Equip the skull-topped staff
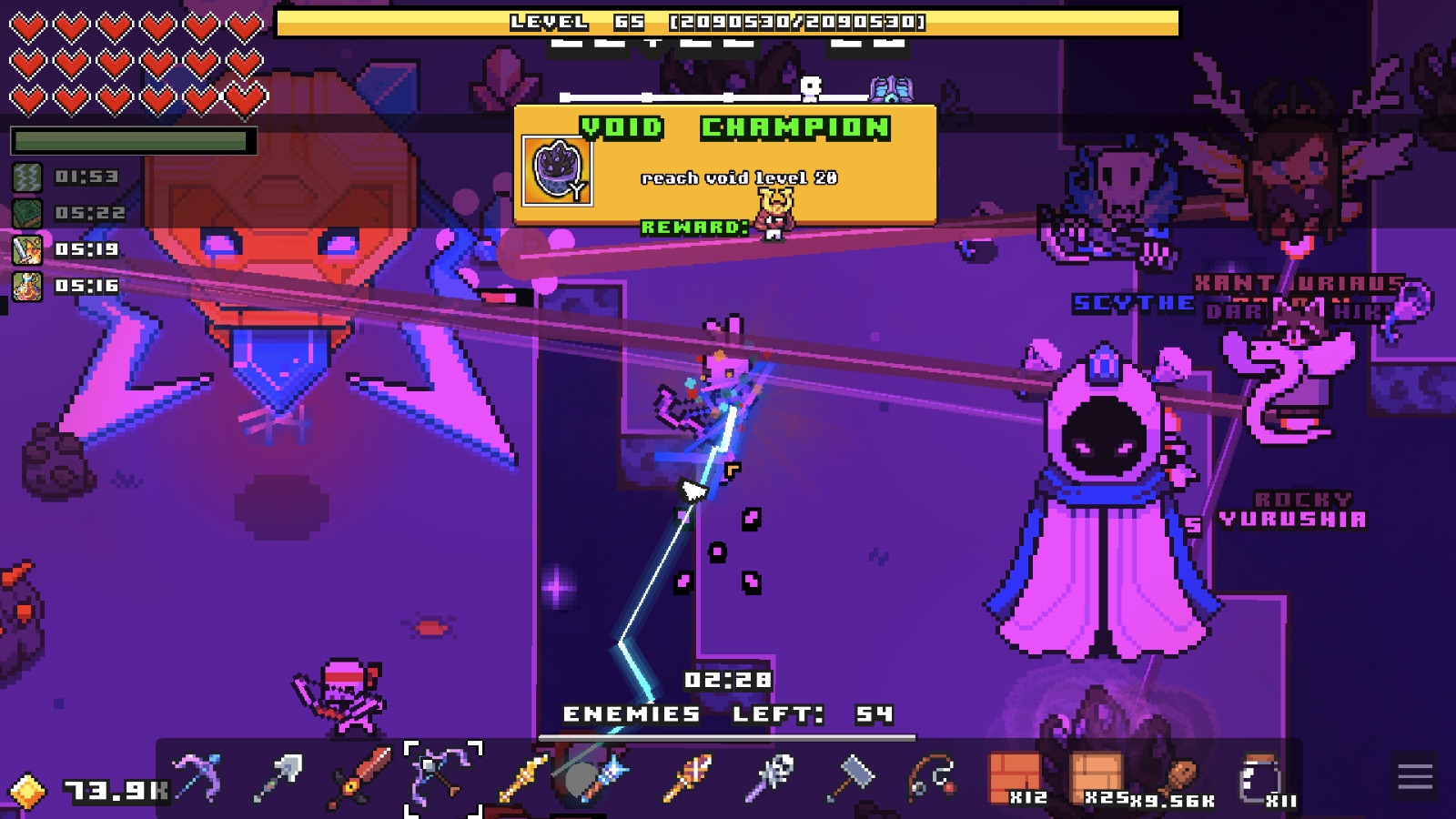 (770, 778)
